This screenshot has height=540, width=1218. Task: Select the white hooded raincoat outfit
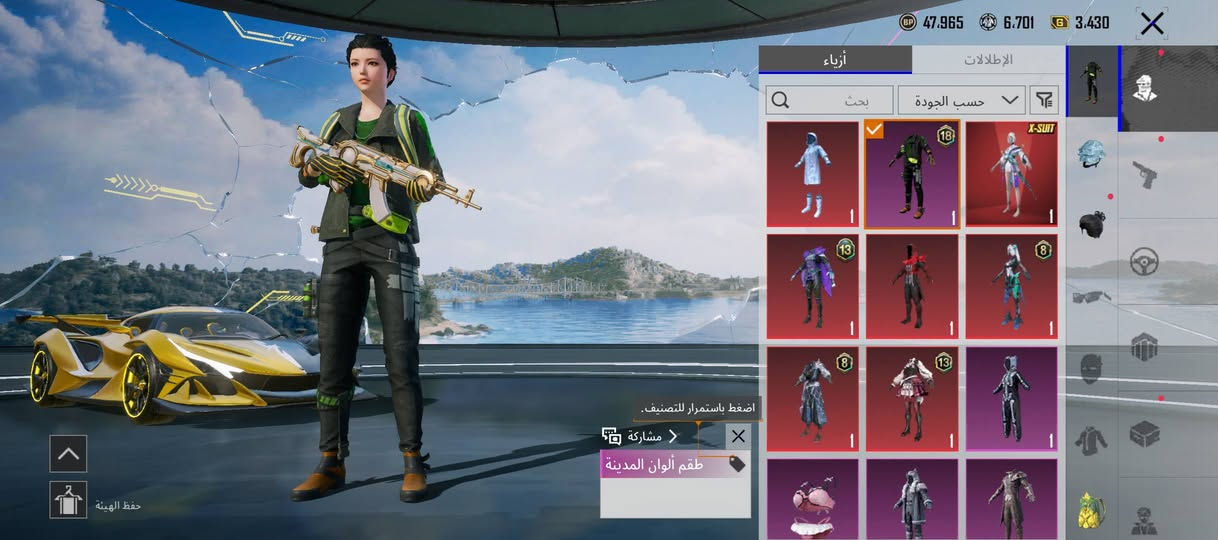pyautogui.click(x=812, y=175)
